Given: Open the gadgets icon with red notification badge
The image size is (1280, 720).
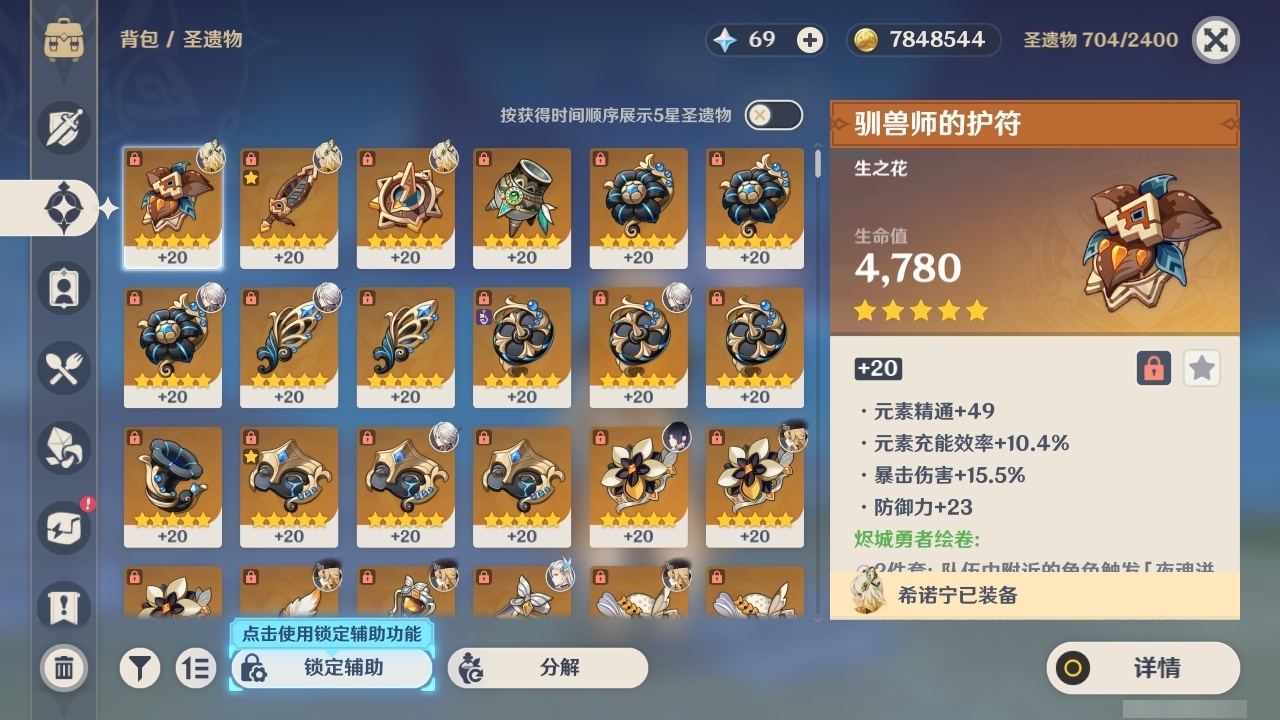Looking at the screenshot, I should tap(63, 528).
